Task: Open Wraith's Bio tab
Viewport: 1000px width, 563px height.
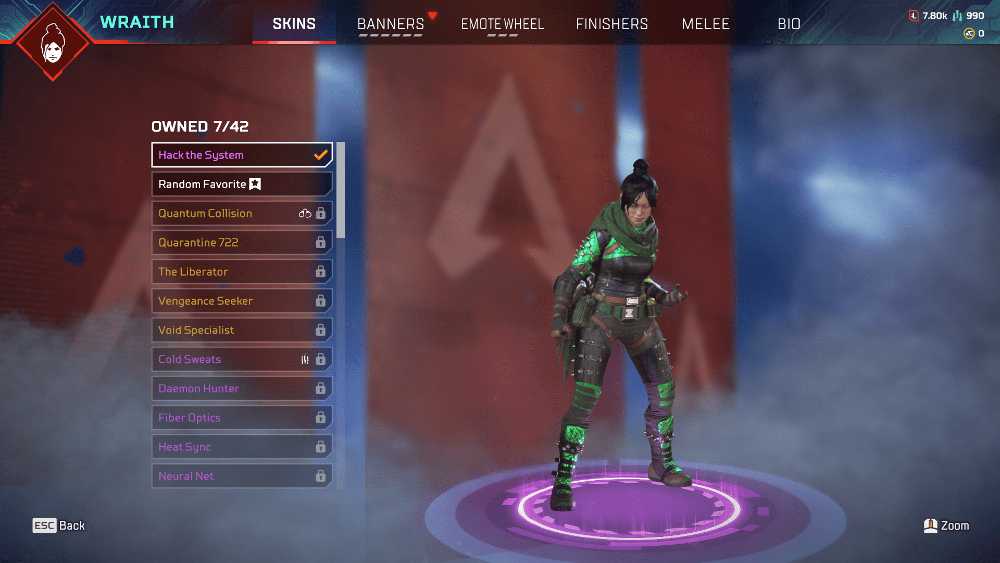Action: 789,24
